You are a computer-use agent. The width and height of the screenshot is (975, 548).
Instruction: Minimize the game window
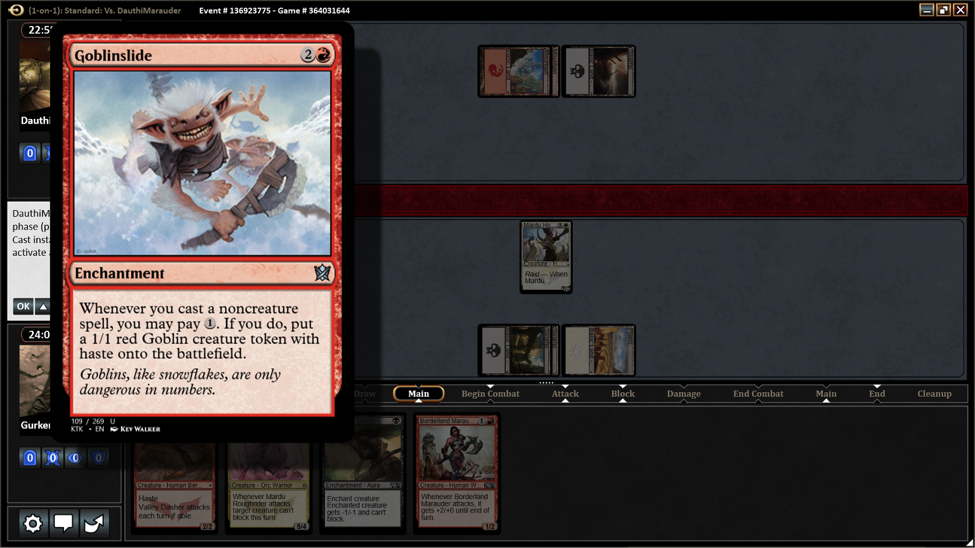pyautogui.click(x=927, y=10)
